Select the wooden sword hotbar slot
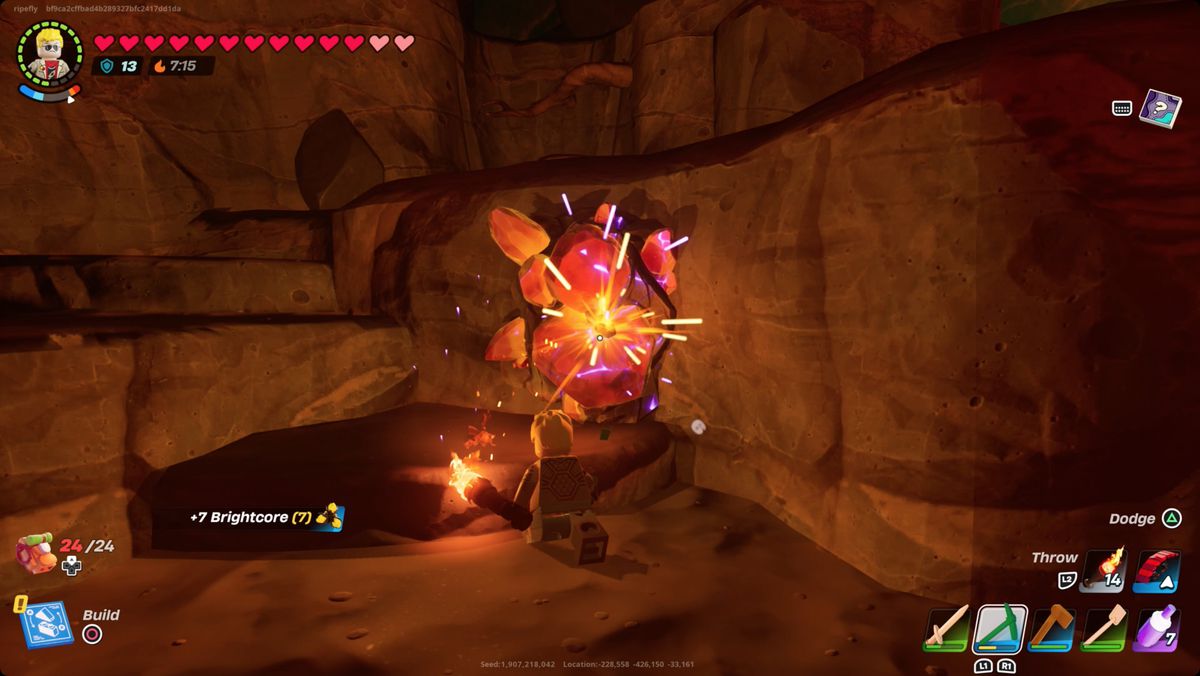This screenshot has height=676, width=1200. click(947, 628)
